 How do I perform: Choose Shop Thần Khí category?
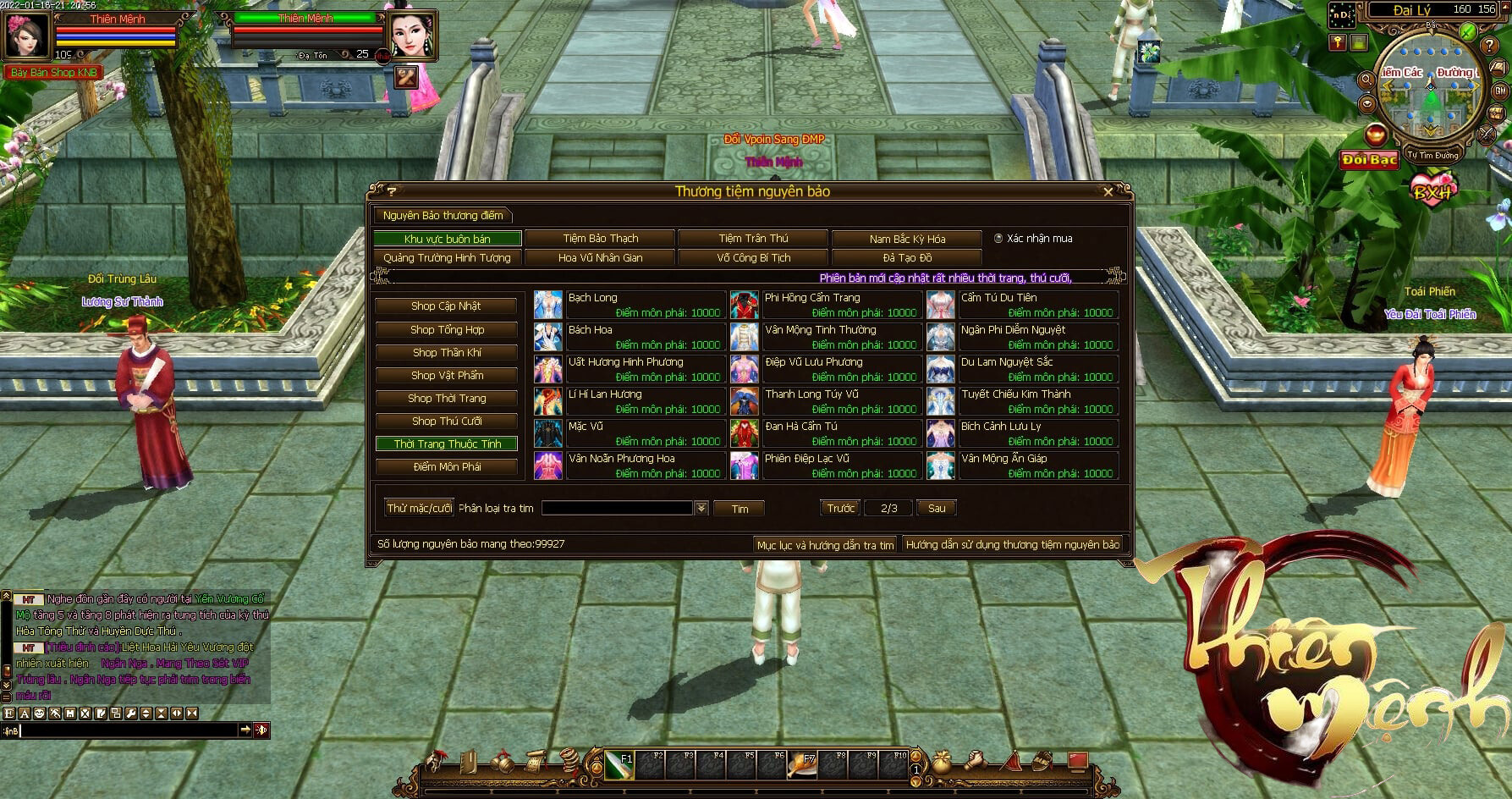click(446, 352)
